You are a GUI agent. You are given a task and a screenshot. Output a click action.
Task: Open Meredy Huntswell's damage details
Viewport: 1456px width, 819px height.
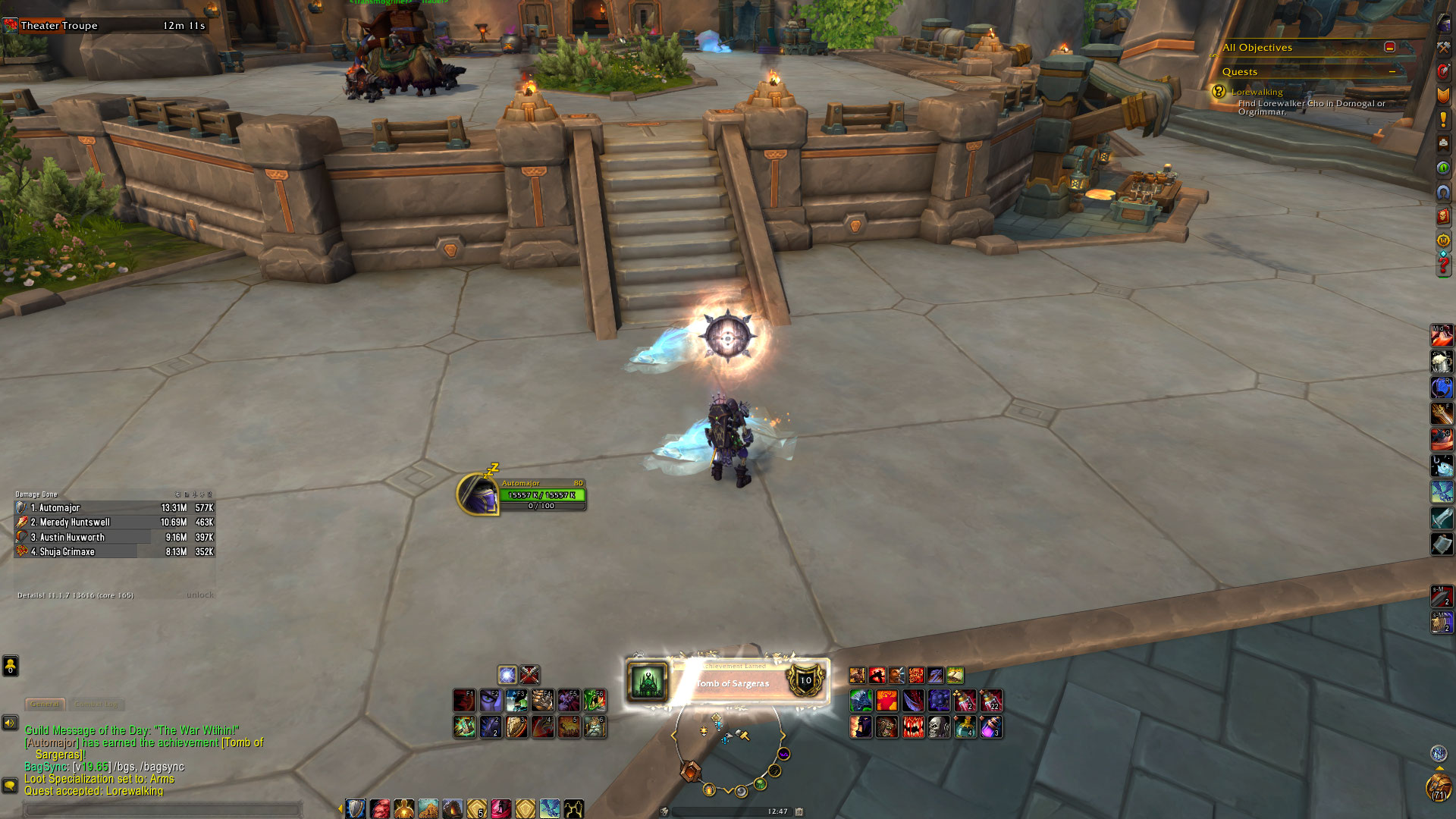point(114,522)
